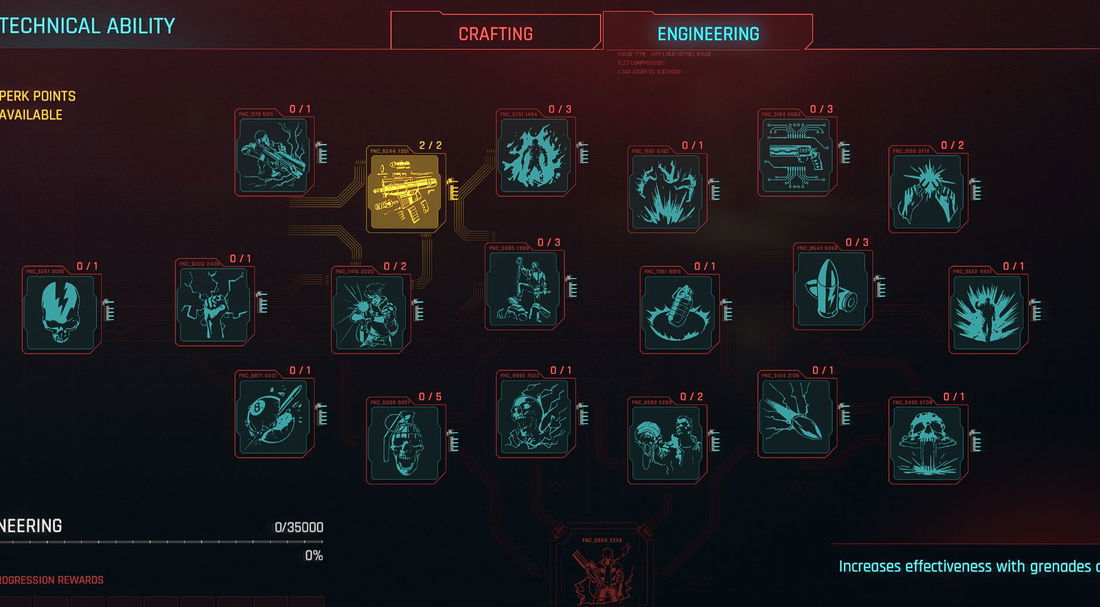
Task: Pick the skull with lightning bolt perk
Action: pos(62,312)
